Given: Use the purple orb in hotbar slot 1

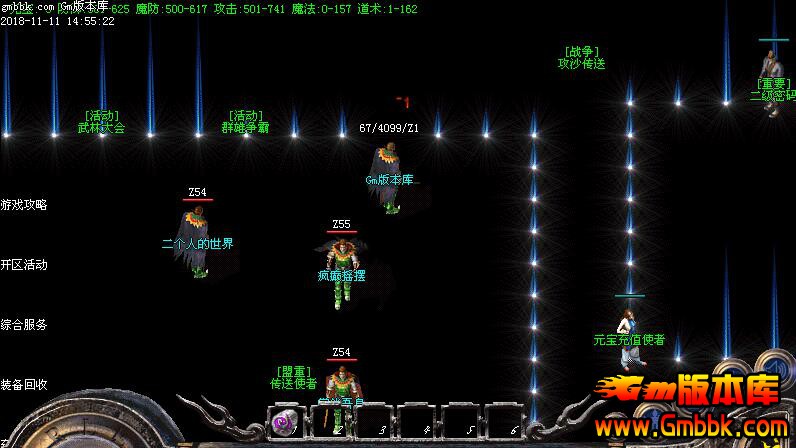Looking at the screenshot, I should (x=285, y=422).
